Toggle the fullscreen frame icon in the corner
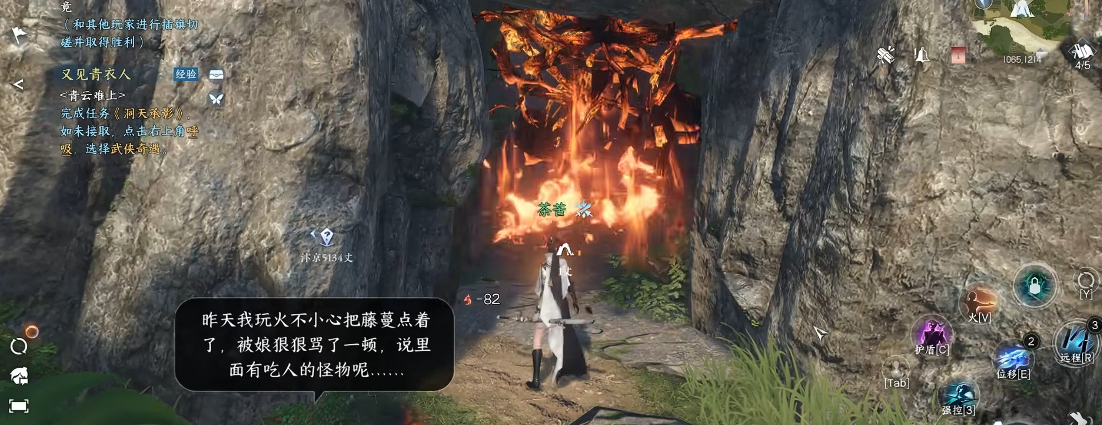Screen dimensions: 1102x425 click(18, 405)
